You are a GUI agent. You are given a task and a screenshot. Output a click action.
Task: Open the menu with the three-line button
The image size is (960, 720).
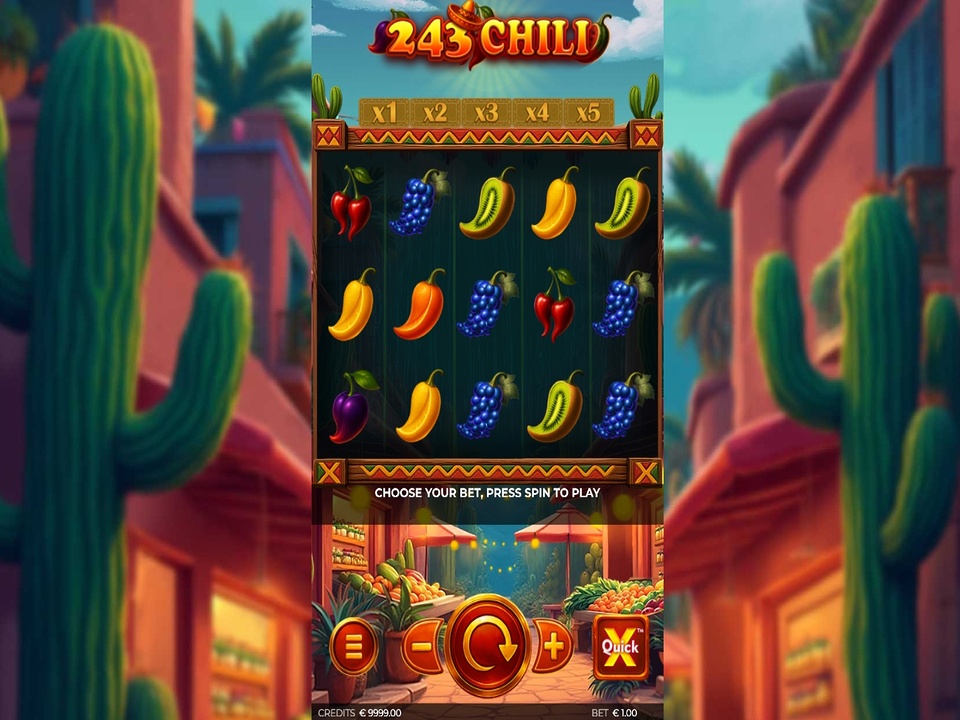pos(352,646)
